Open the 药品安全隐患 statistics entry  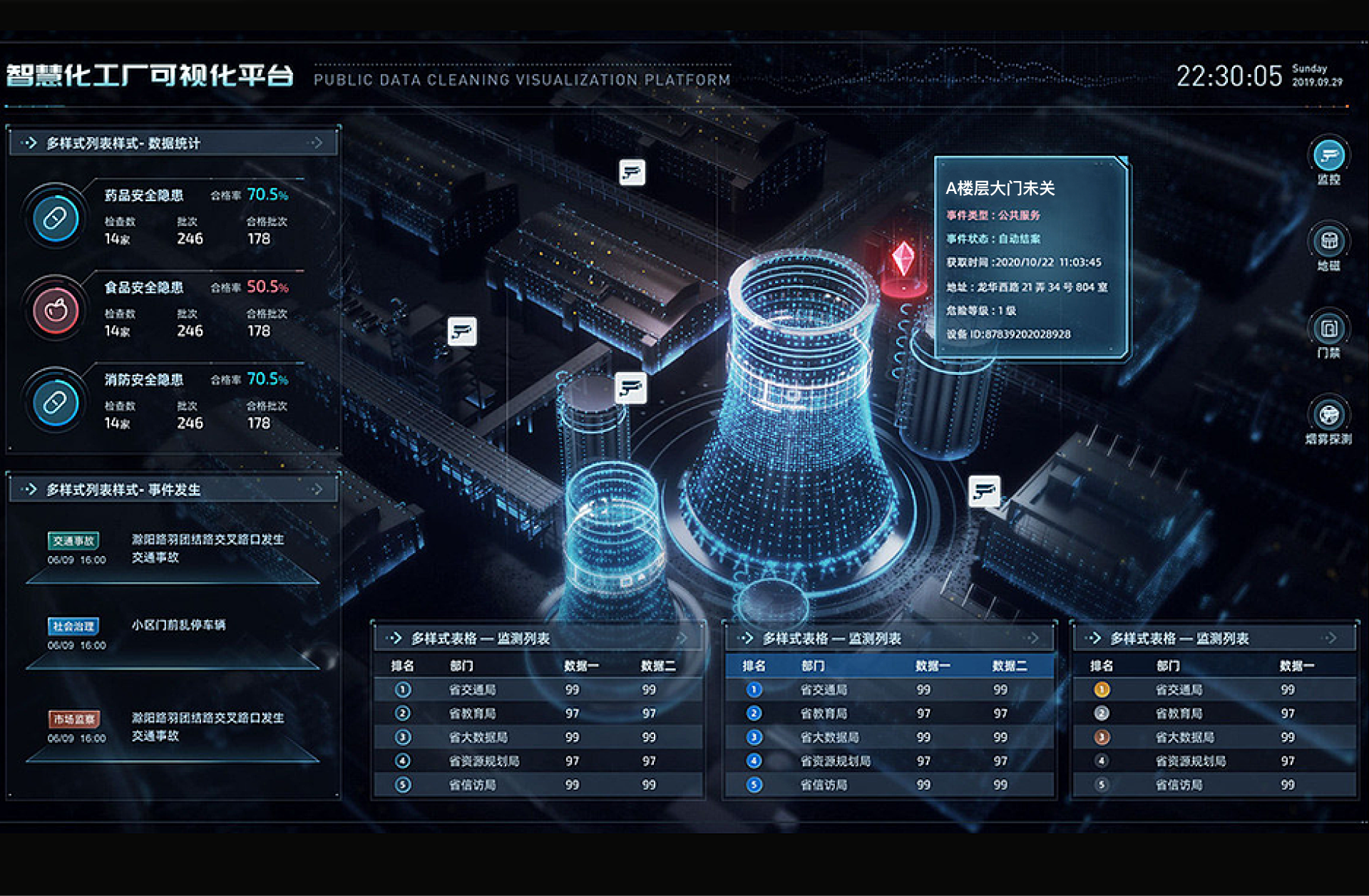[144, 195]
